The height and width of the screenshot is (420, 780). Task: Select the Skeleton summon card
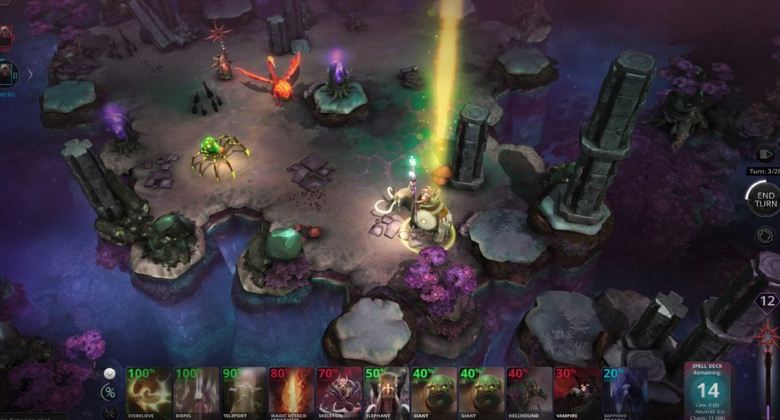tap(339, 392)
